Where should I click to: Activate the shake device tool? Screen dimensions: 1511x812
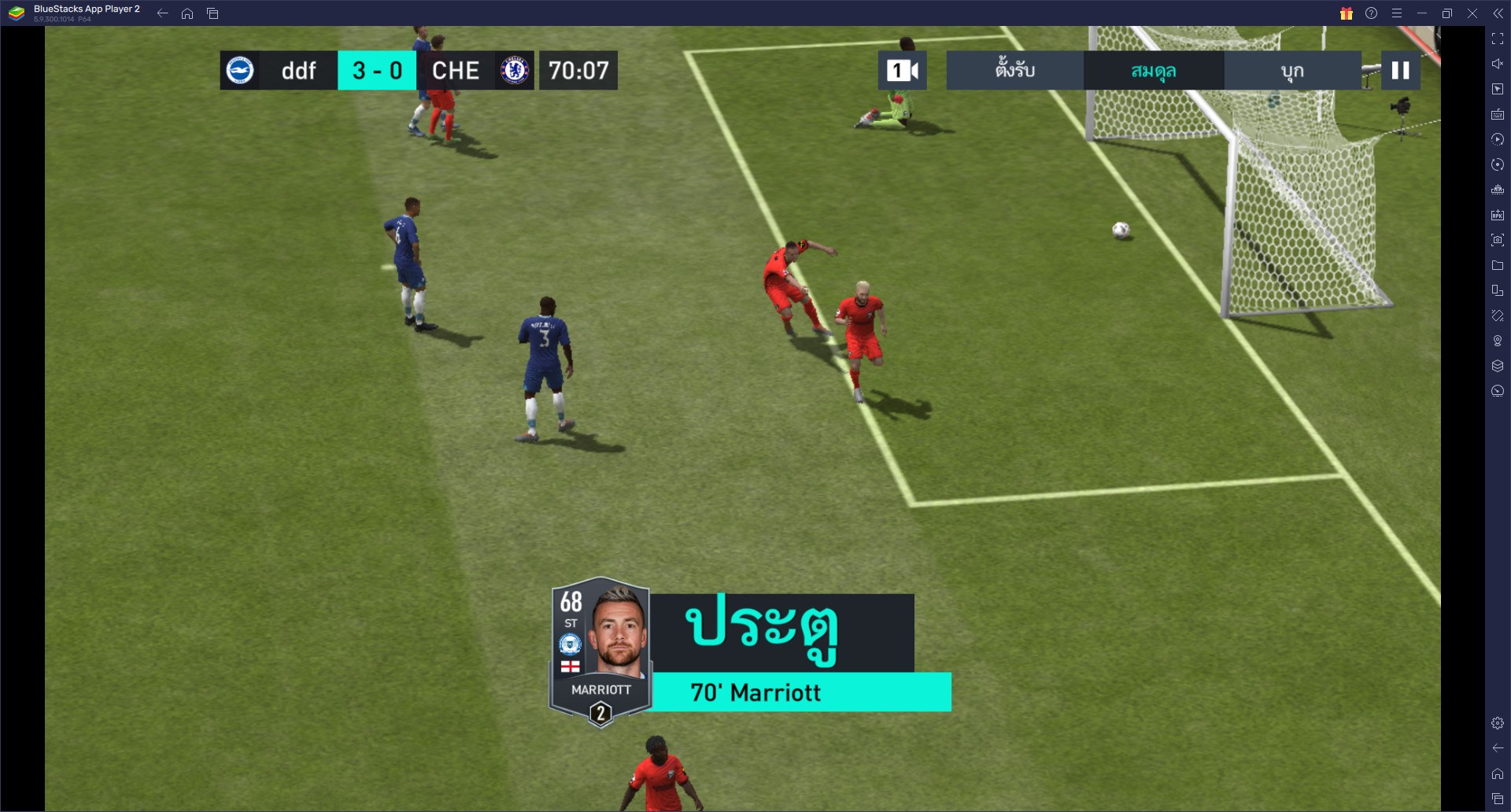coord(1498,315)
